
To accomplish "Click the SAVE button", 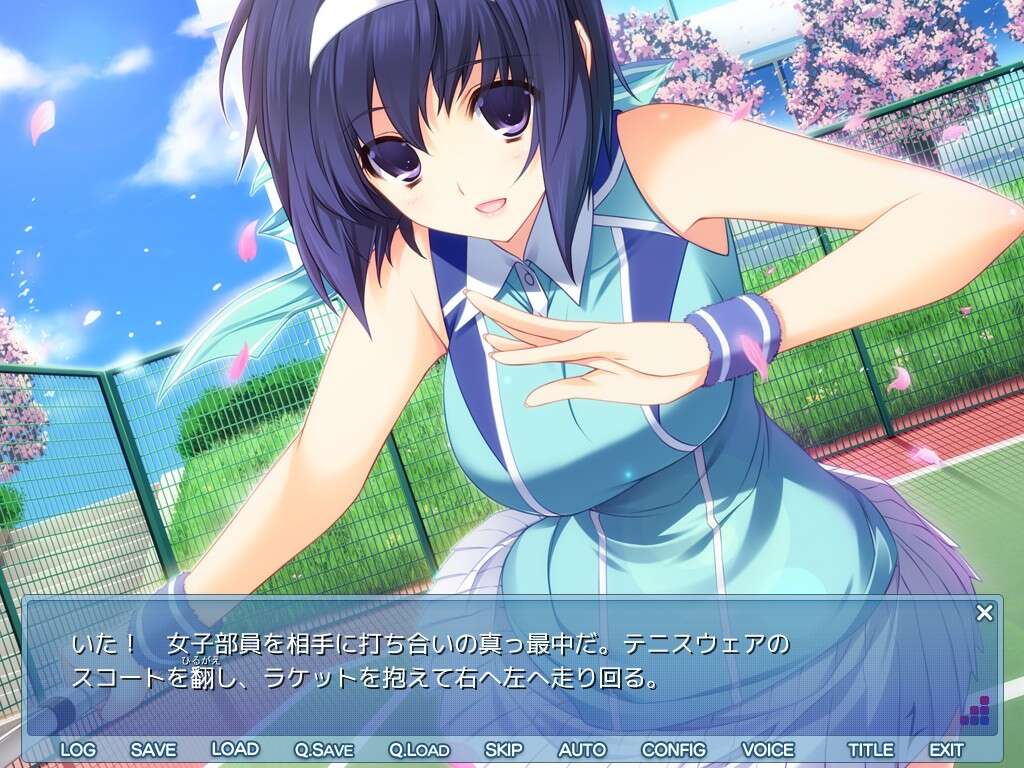I will 153,749.
